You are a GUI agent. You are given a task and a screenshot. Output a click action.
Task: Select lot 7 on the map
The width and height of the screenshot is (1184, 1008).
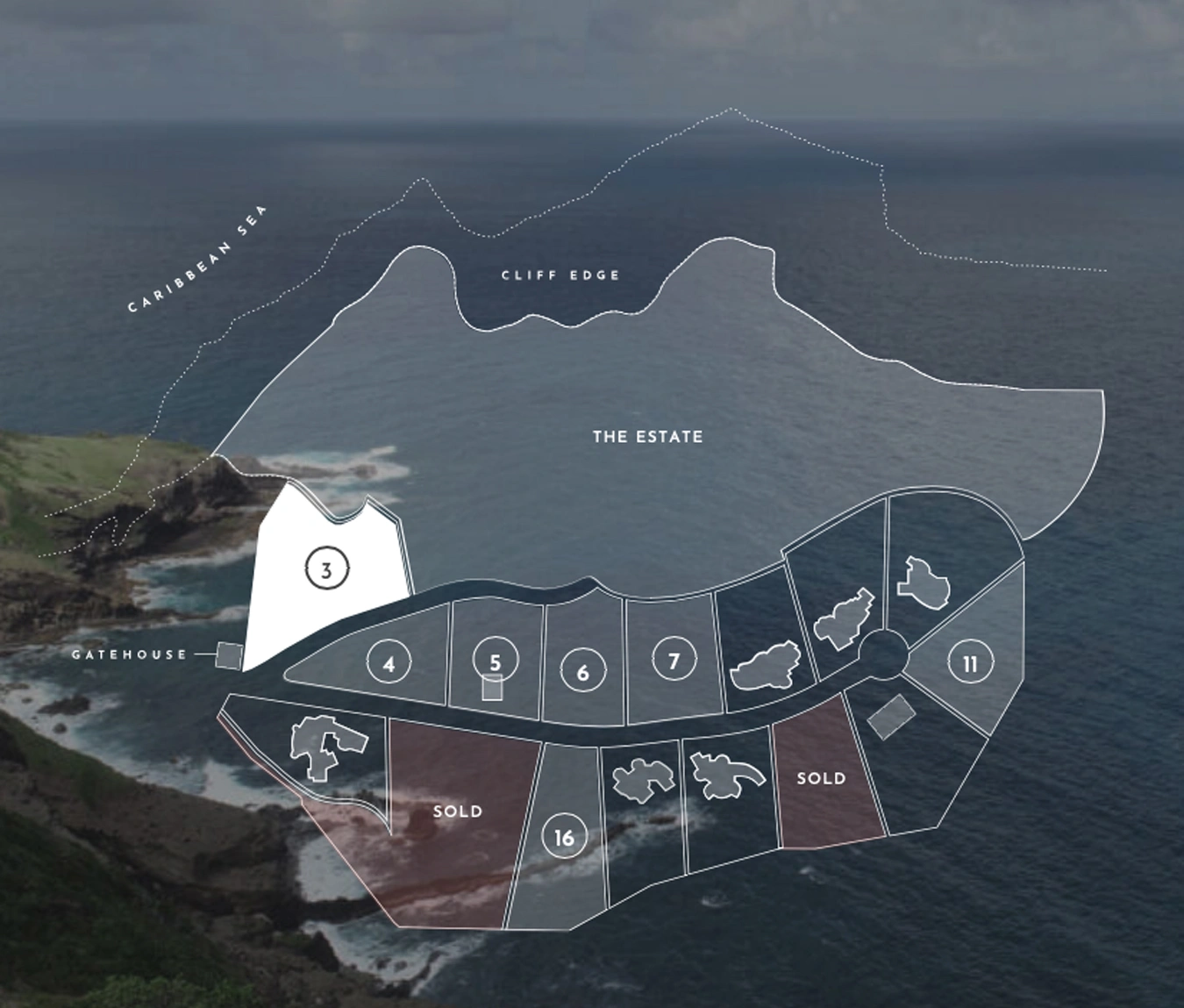coord(674,660)
